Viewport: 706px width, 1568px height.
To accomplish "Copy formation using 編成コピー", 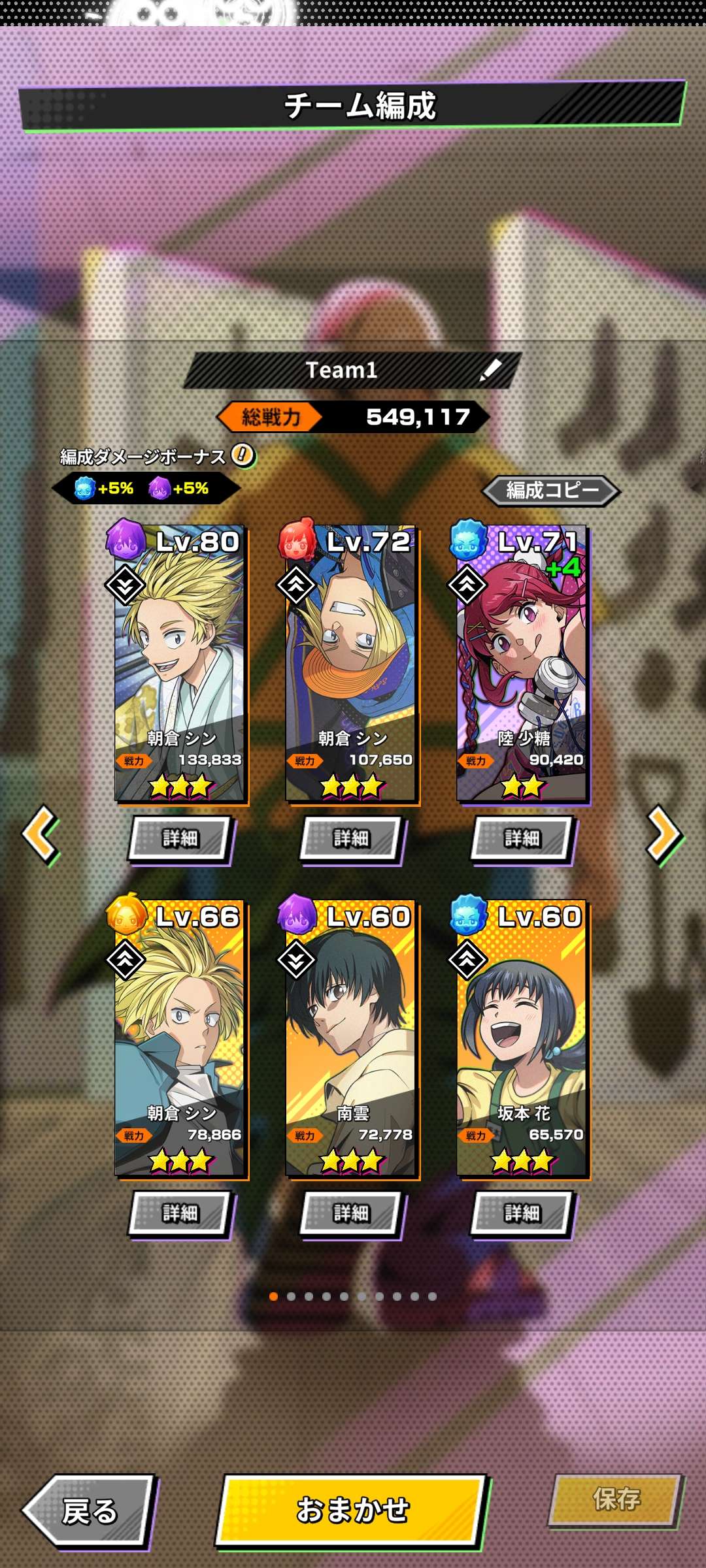I will click(551, 490).
